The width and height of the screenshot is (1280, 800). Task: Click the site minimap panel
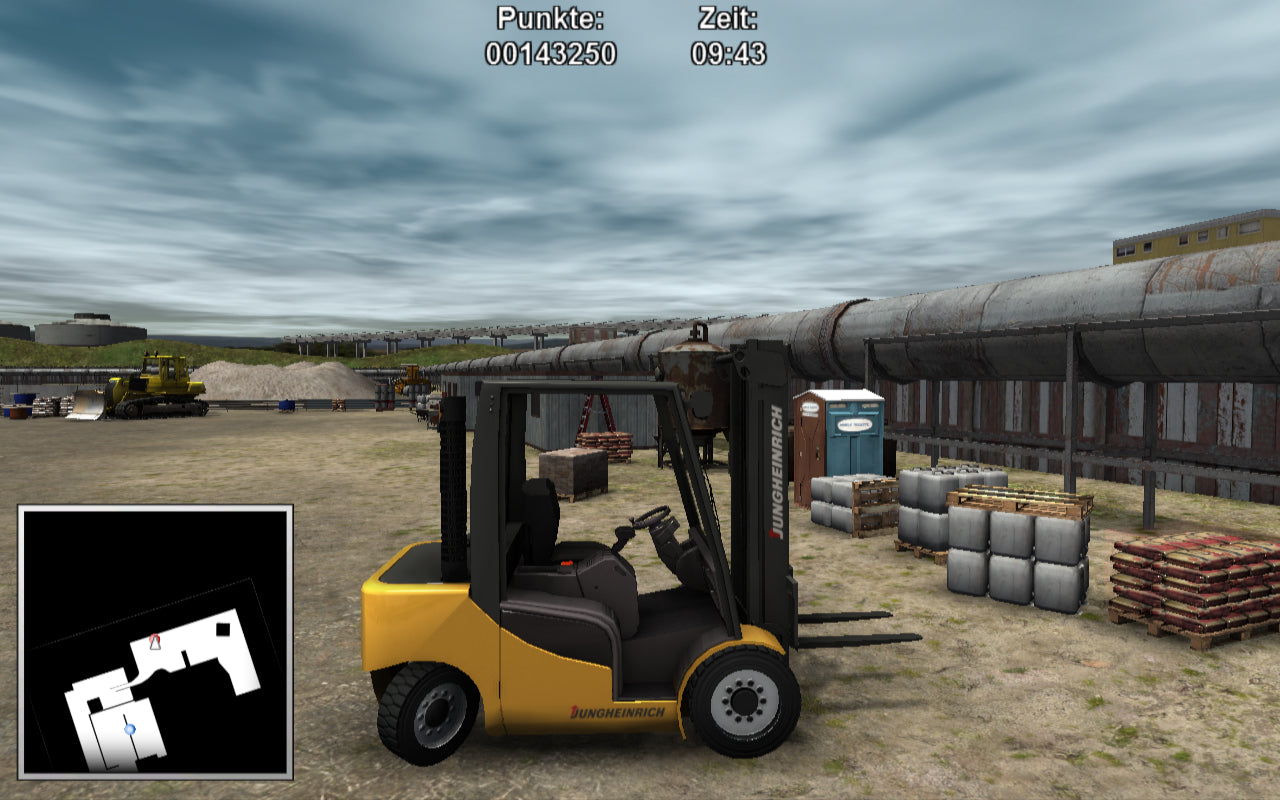[x=155, y=641]
